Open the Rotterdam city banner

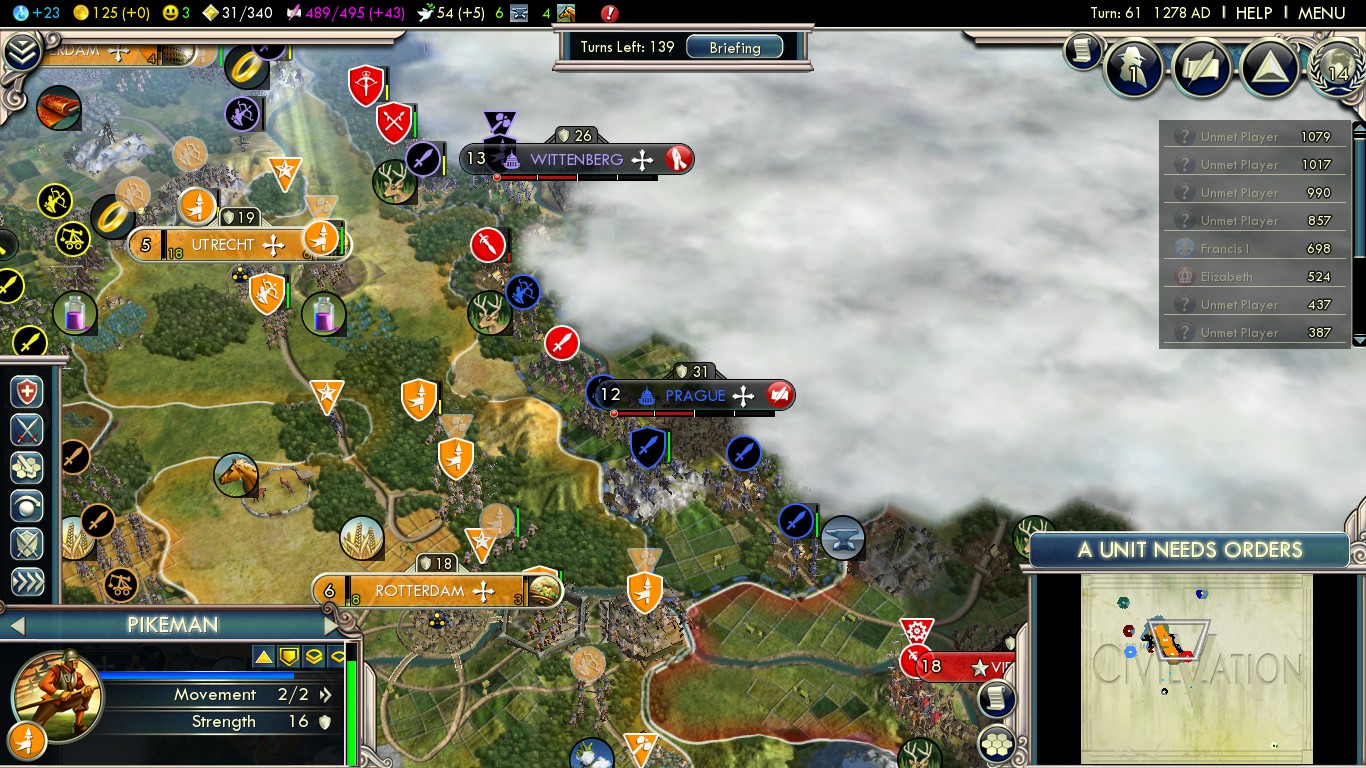421,591
